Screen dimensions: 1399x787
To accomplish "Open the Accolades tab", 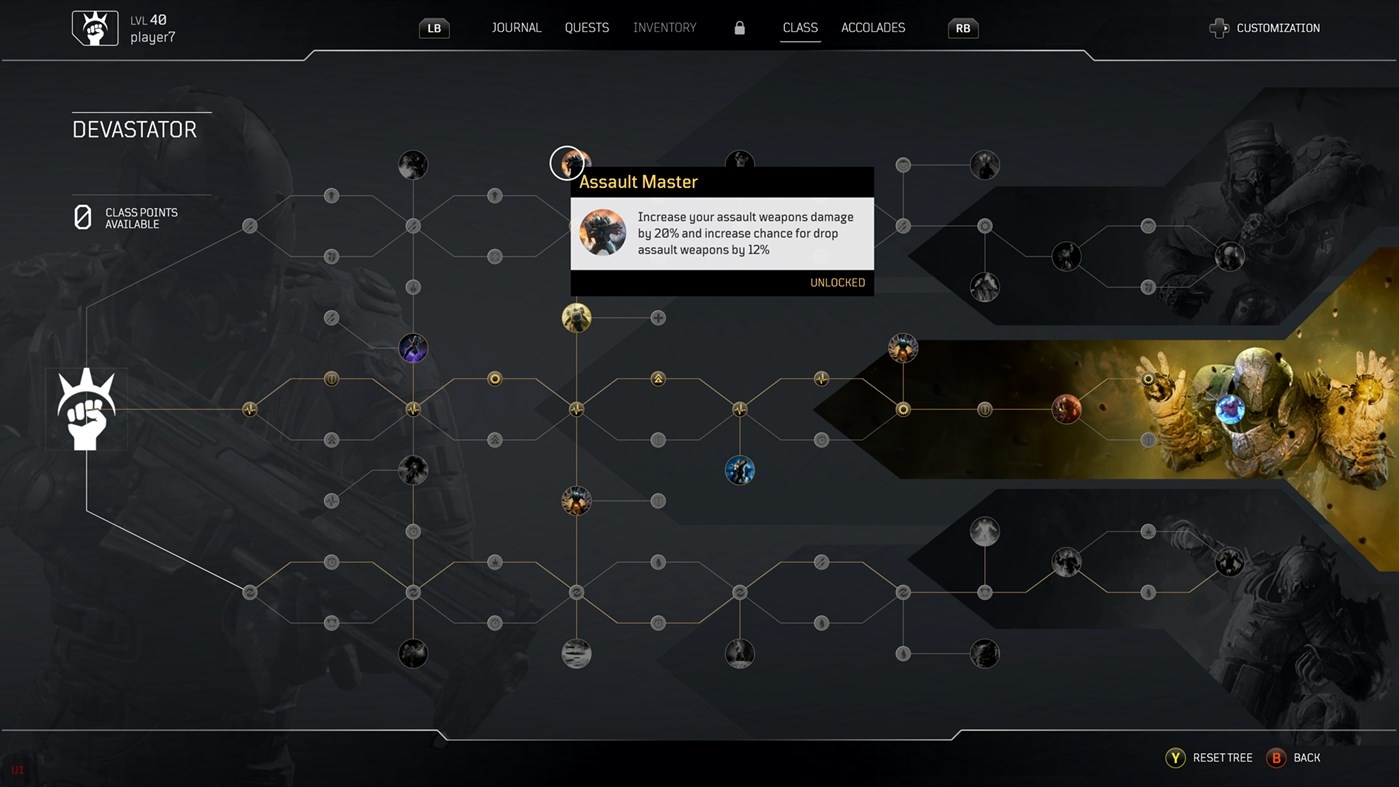I will 872,27.
